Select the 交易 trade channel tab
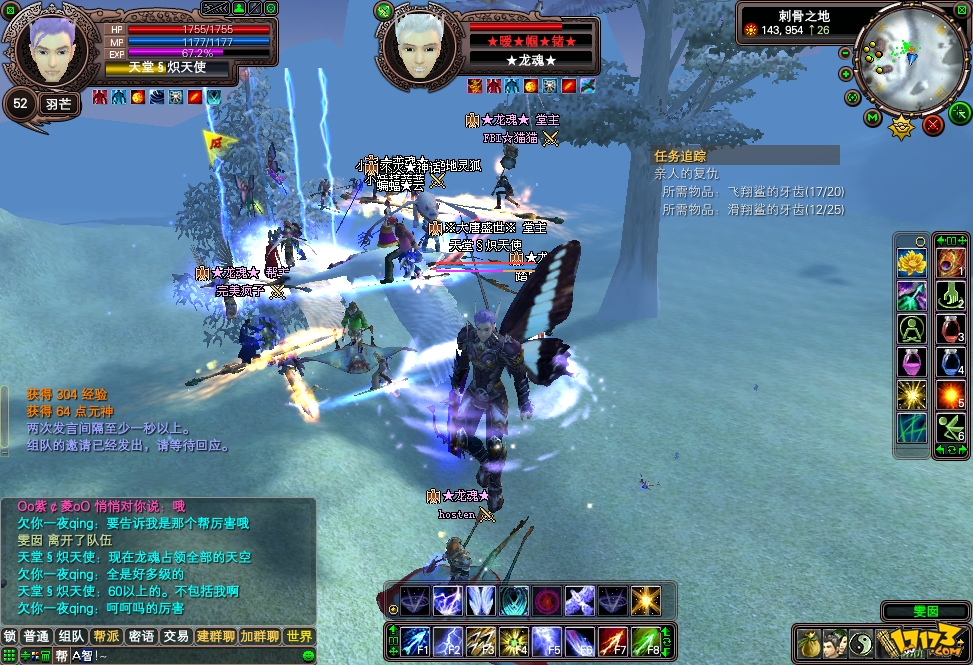973x665 pixels. pos(176,636)
